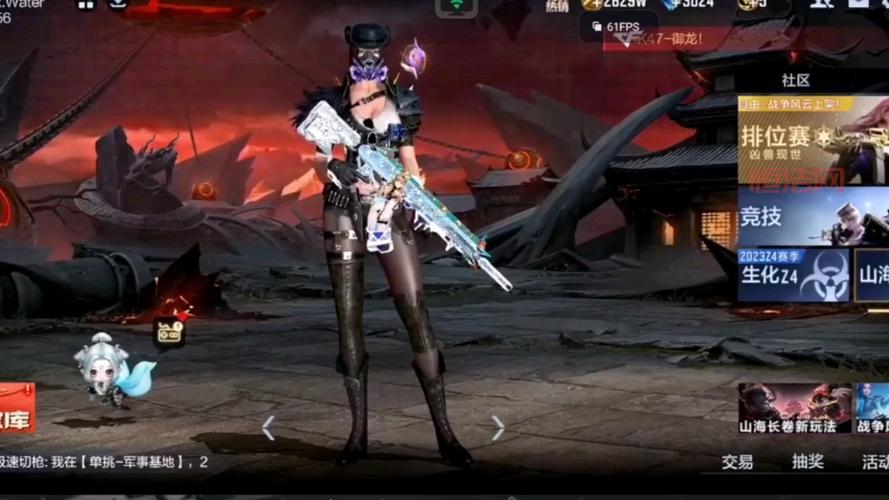View the 山海长卷新玩法 news banner
Viewport: 889px width, 500px height.
(x=795, y=408)
